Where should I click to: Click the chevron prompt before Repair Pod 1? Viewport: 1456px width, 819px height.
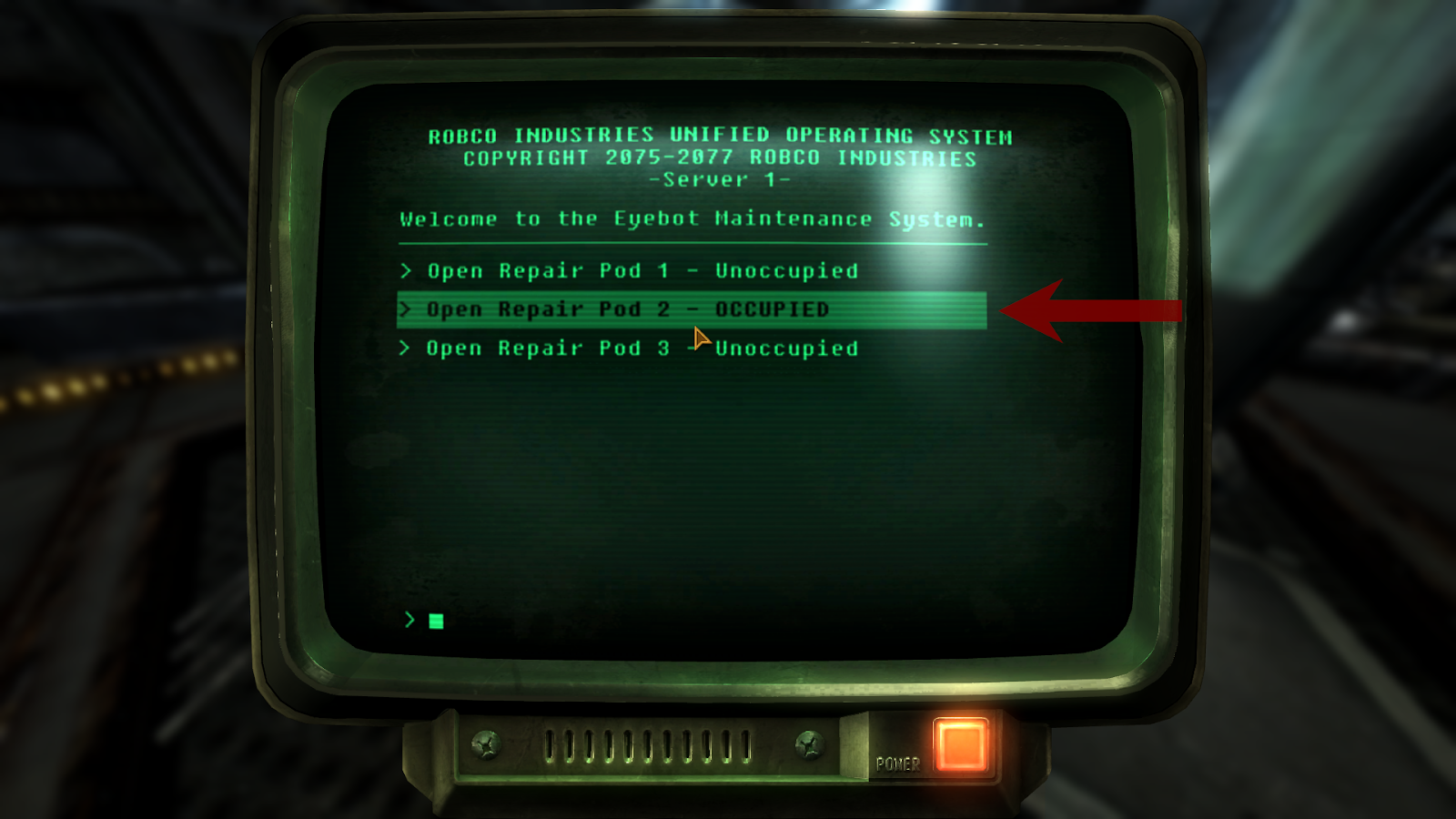407,270
